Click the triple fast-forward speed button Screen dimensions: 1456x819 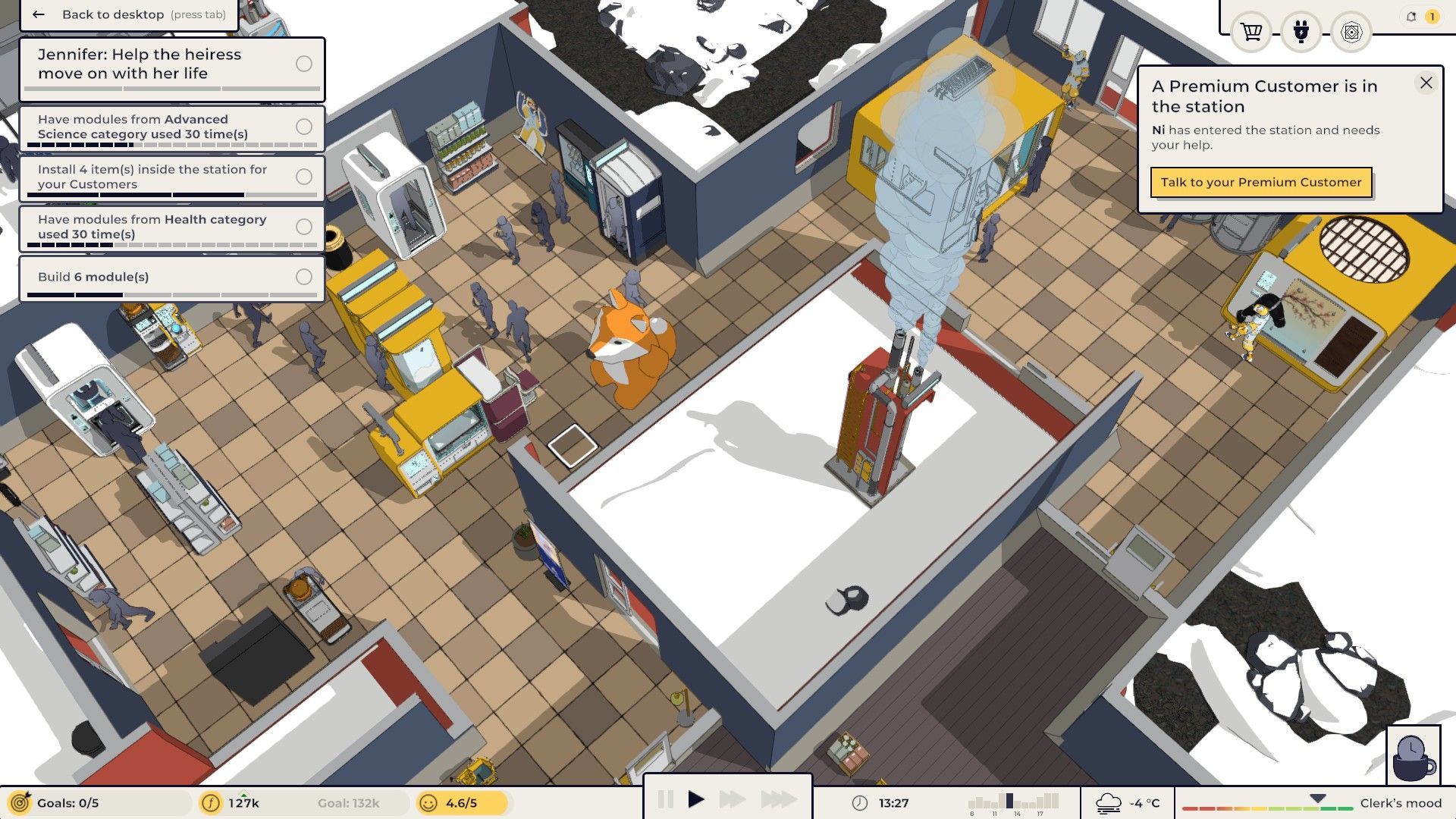(x=776, y=798)
